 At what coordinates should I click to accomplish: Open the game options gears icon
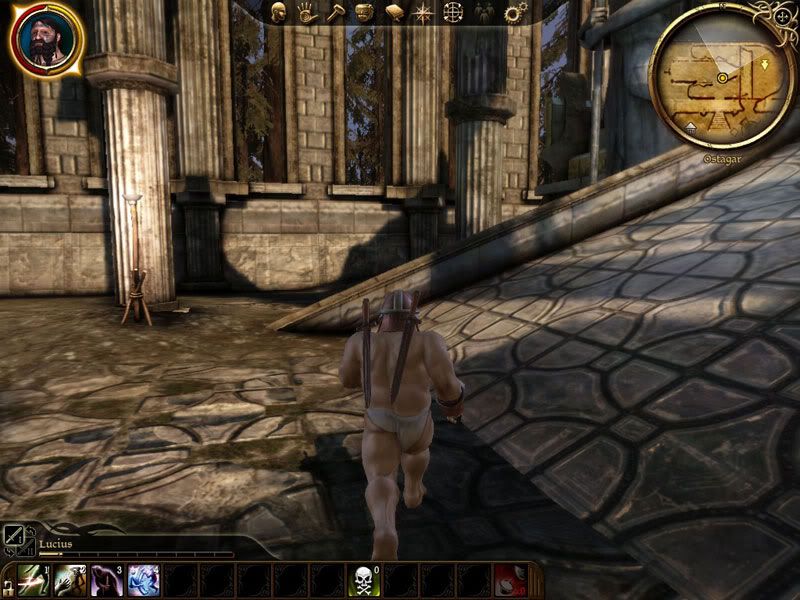(515, 13)
